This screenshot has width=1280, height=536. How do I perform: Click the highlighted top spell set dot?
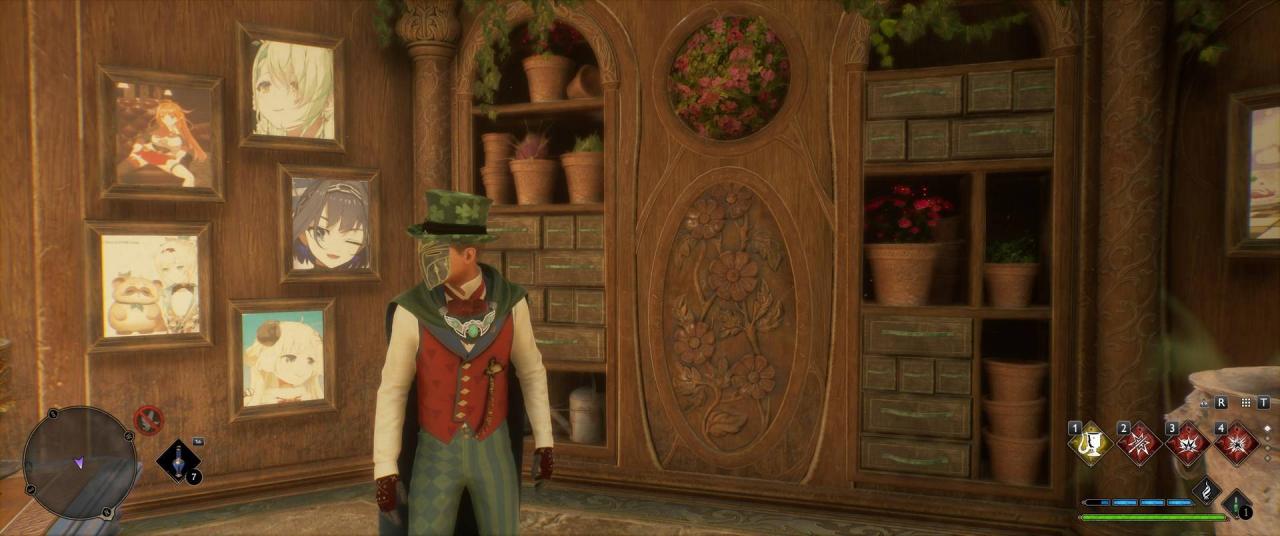(1268, 427)
